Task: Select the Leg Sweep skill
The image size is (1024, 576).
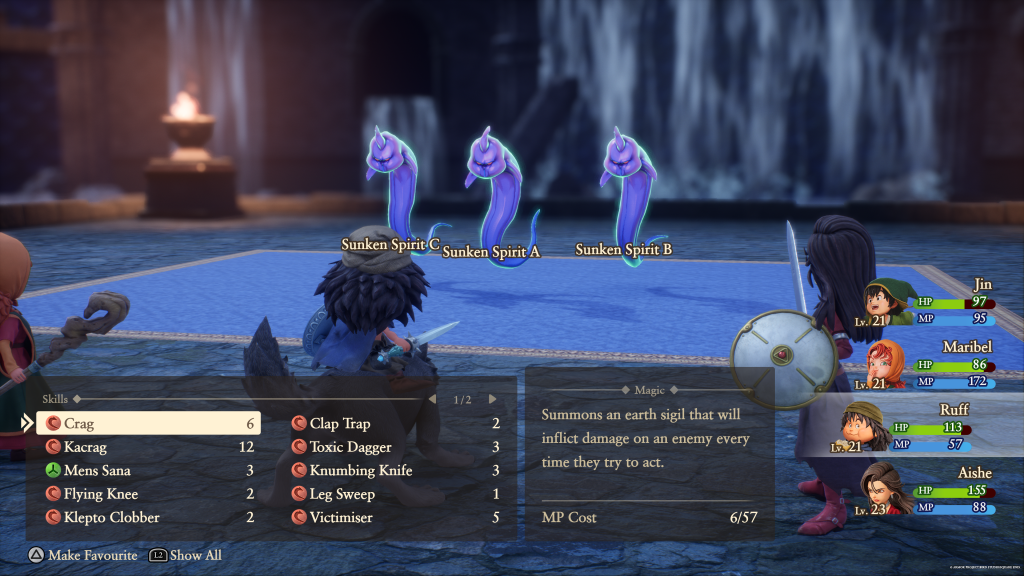Action: tap(394, 494)
